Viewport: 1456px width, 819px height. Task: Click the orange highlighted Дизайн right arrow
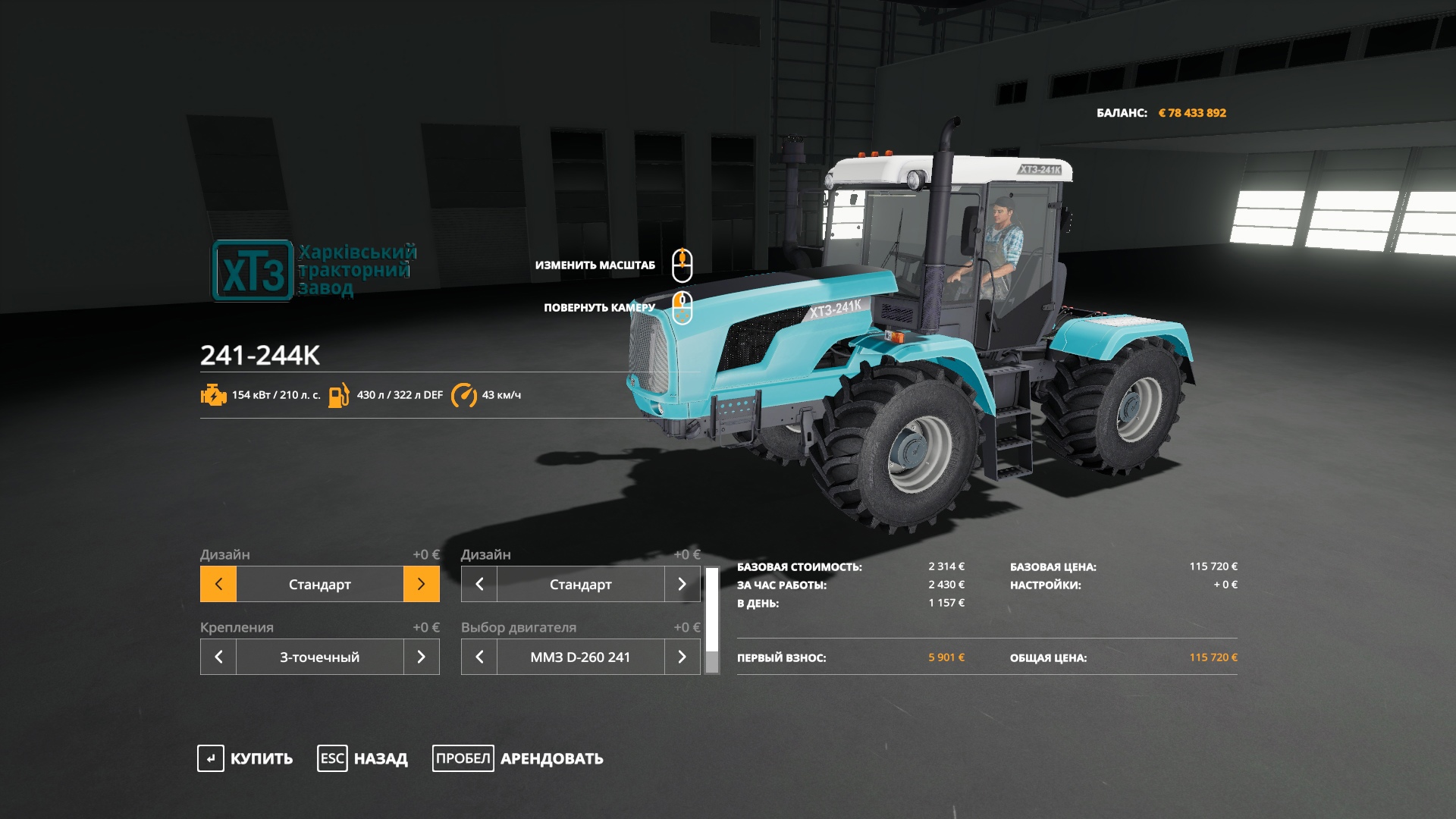click(x=422, y=584)
